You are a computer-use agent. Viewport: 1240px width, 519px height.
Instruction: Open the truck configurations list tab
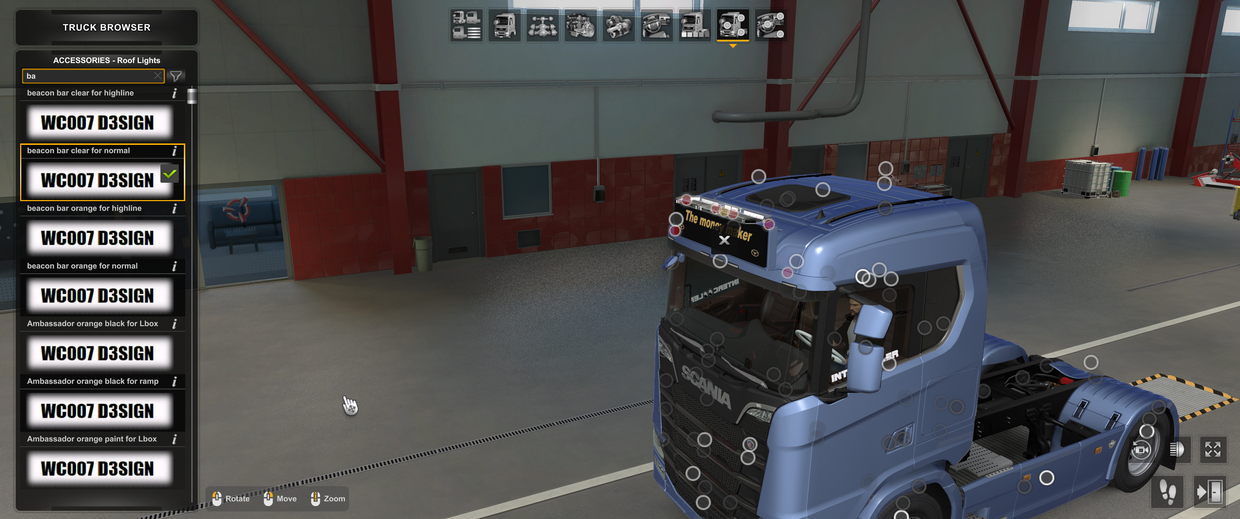(x=466, y=25)
